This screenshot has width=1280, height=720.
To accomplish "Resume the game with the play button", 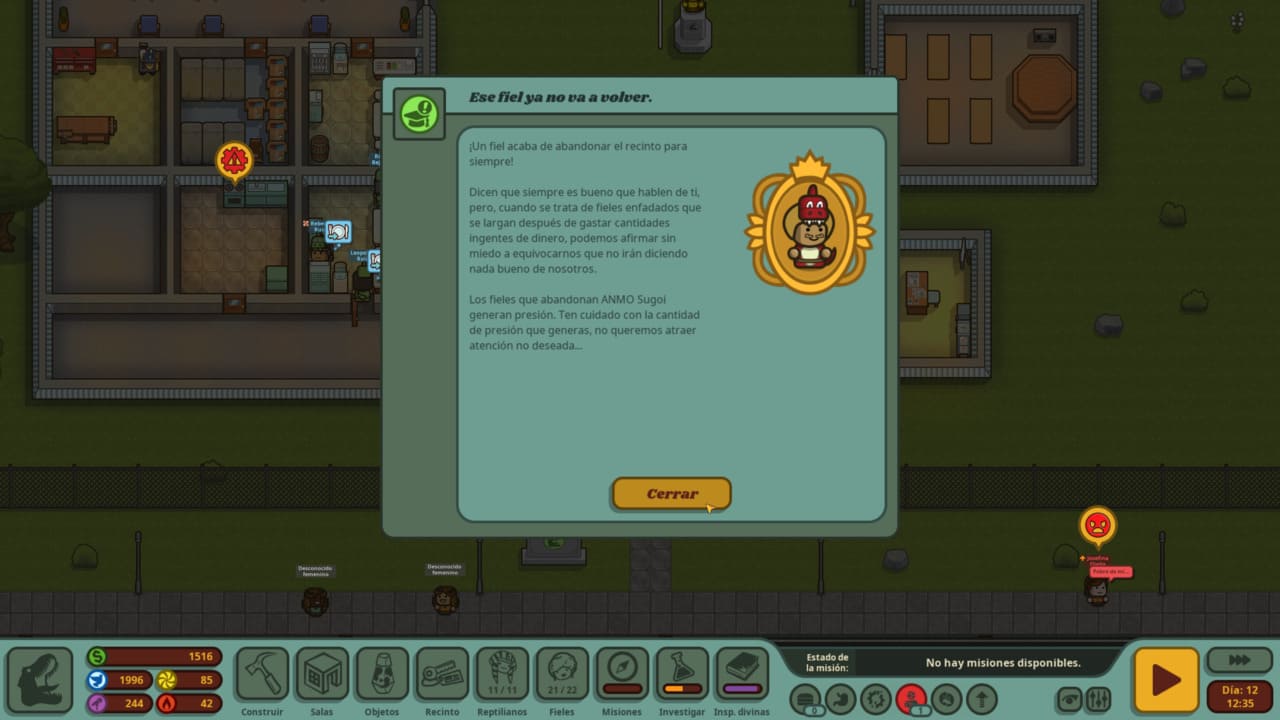I will 1165,680.
